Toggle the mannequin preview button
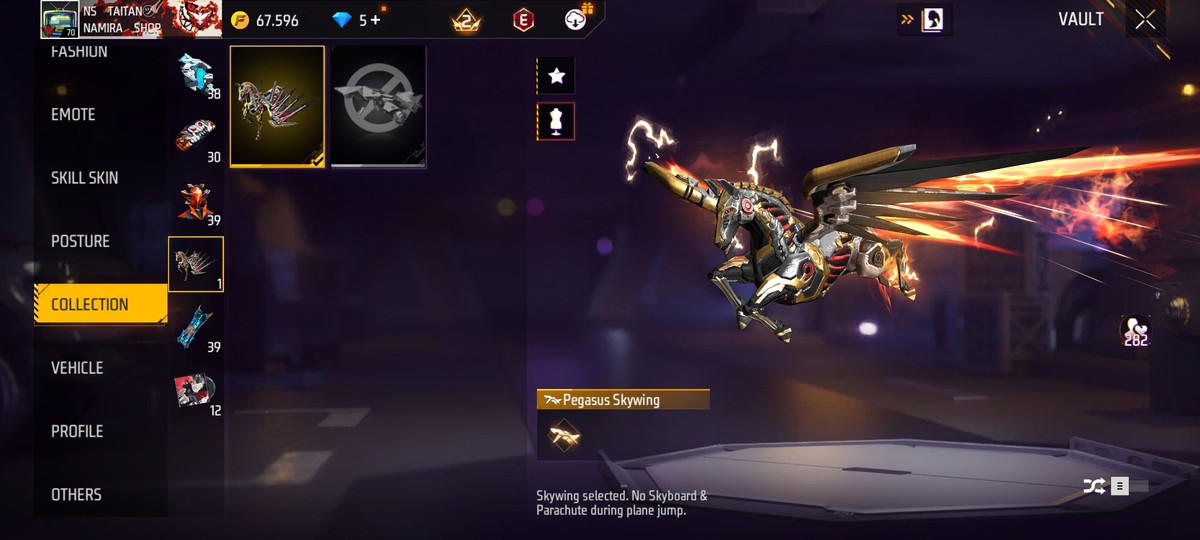This screenshot has width=1200, height=540. [556, 121]
